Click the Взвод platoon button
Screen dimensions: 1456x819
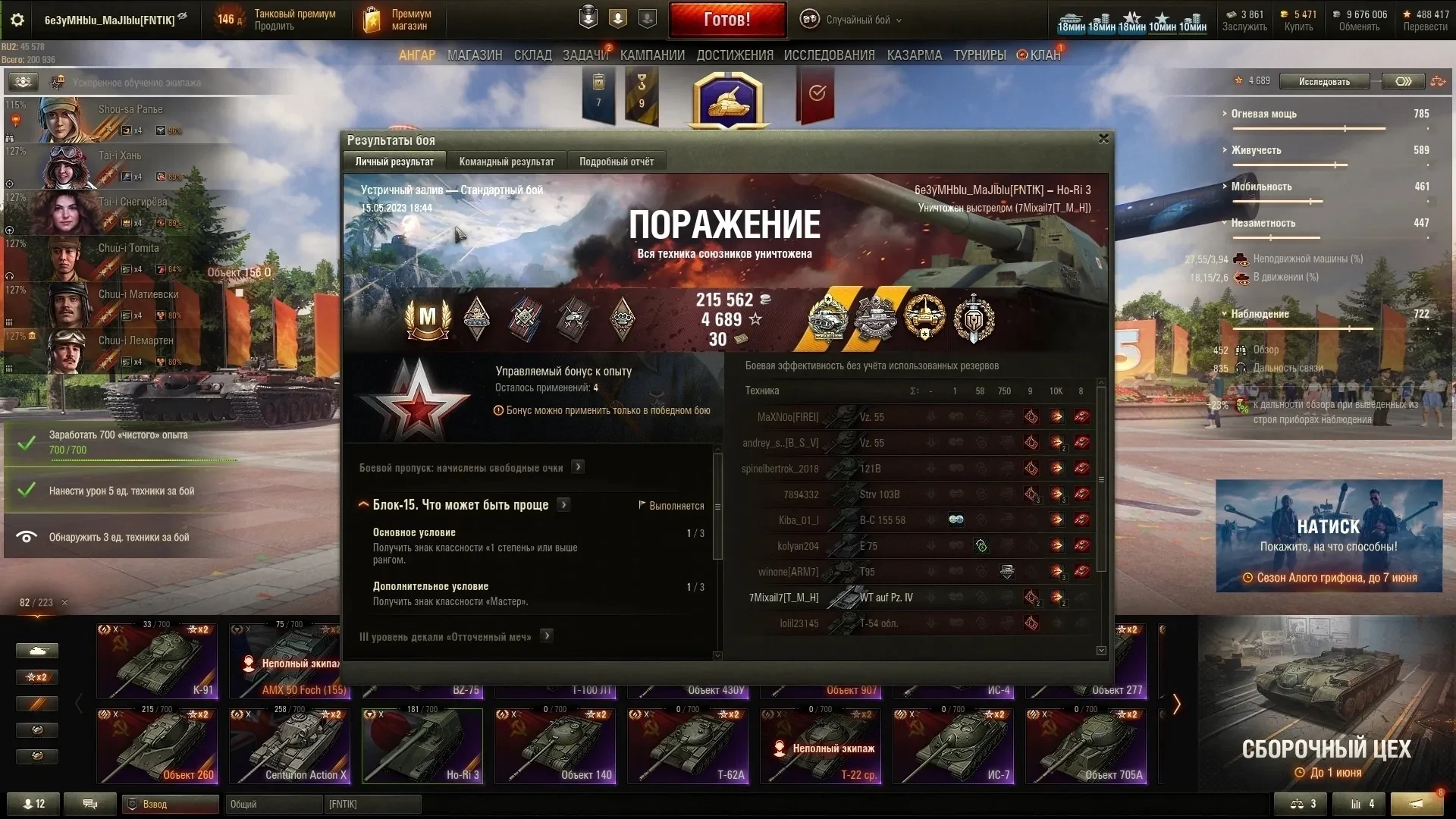171,804
